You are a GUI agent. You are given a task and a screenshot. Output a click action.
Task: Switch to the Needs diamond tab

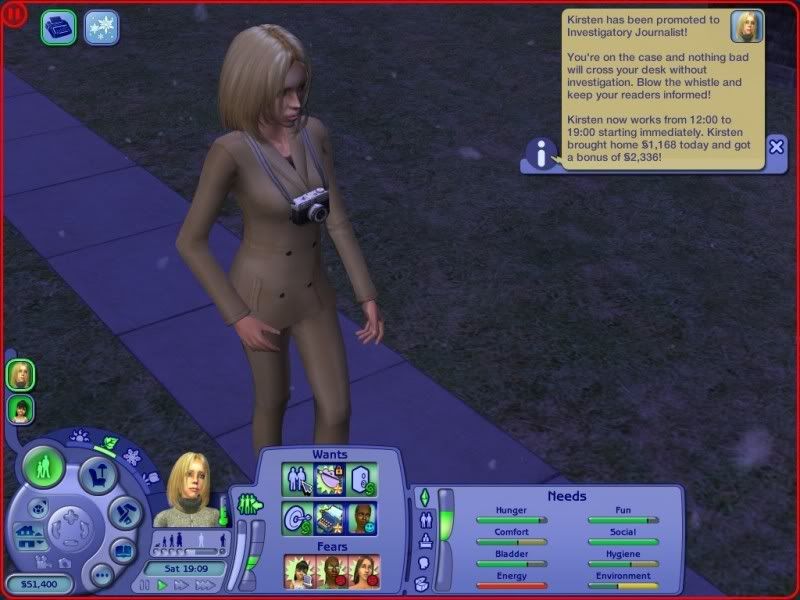click(x=423, y=497)
